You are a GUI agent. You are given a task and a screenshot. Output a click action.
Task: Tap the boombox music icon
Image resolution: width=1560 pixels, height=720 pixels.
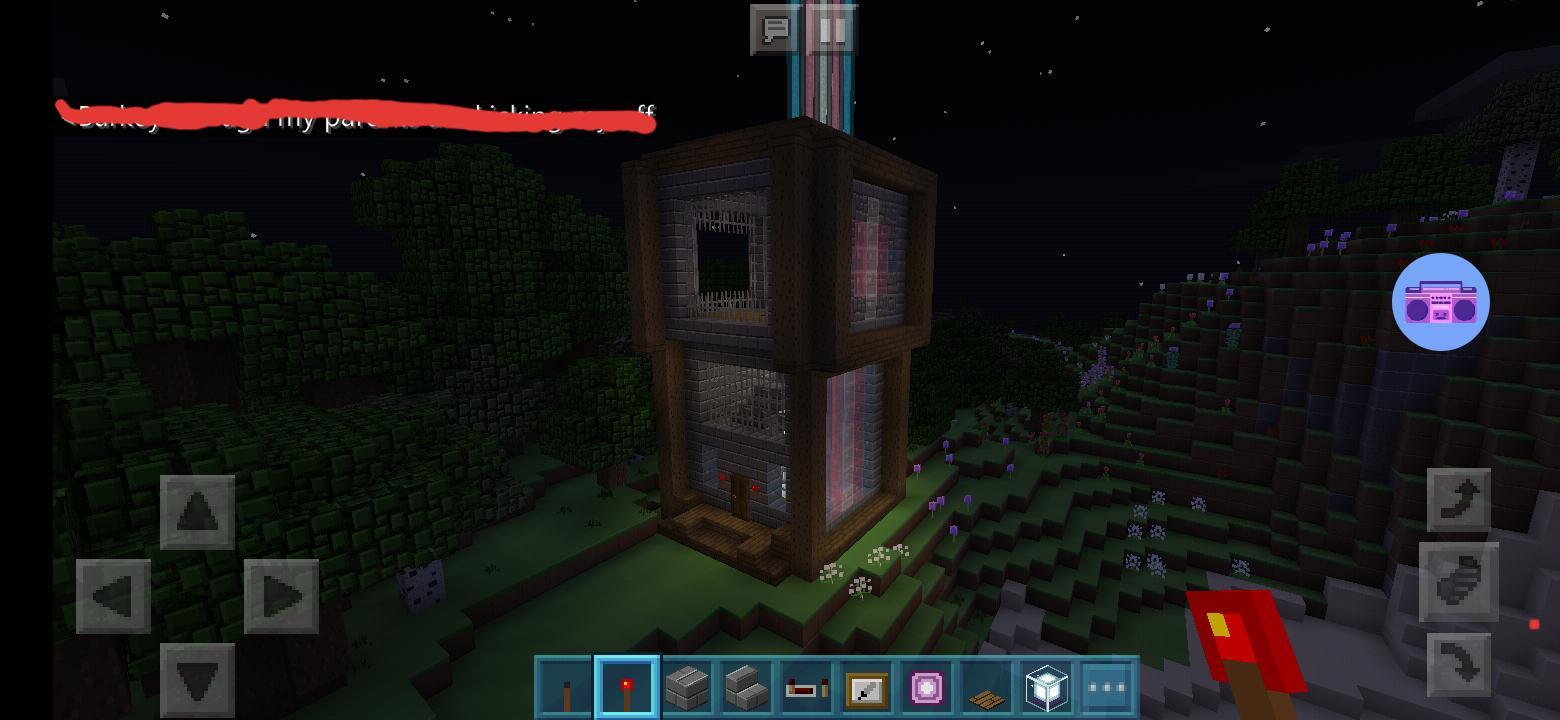1441,301
